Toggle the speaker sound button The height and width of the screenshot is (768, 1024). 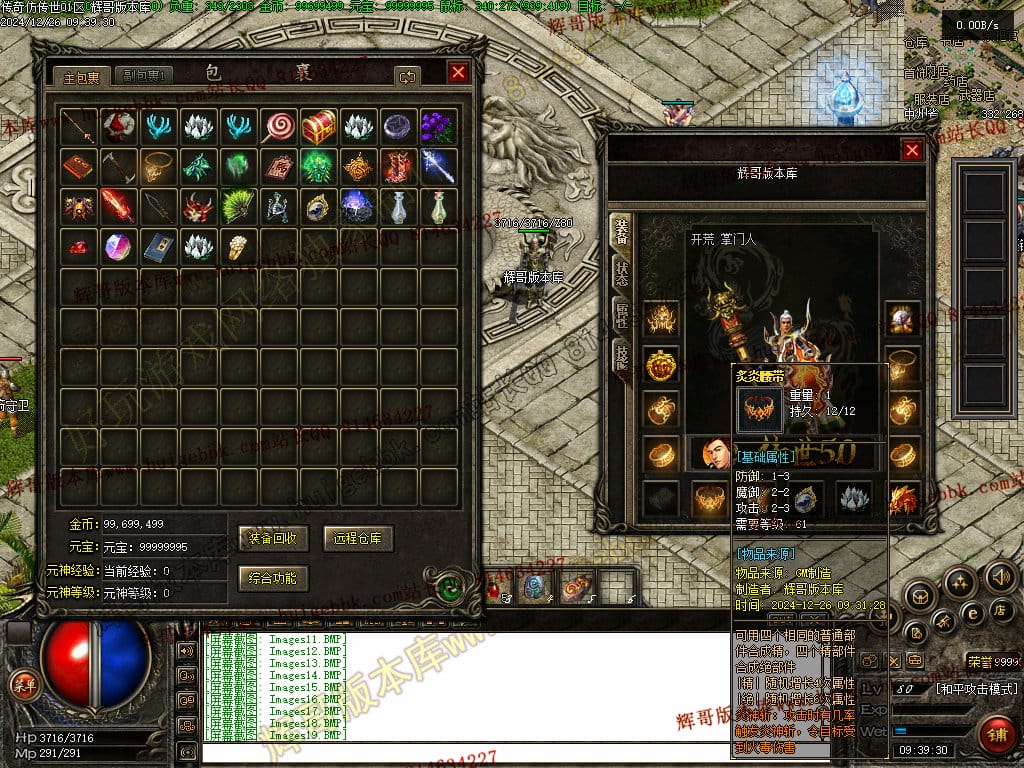tap(999, 577)
